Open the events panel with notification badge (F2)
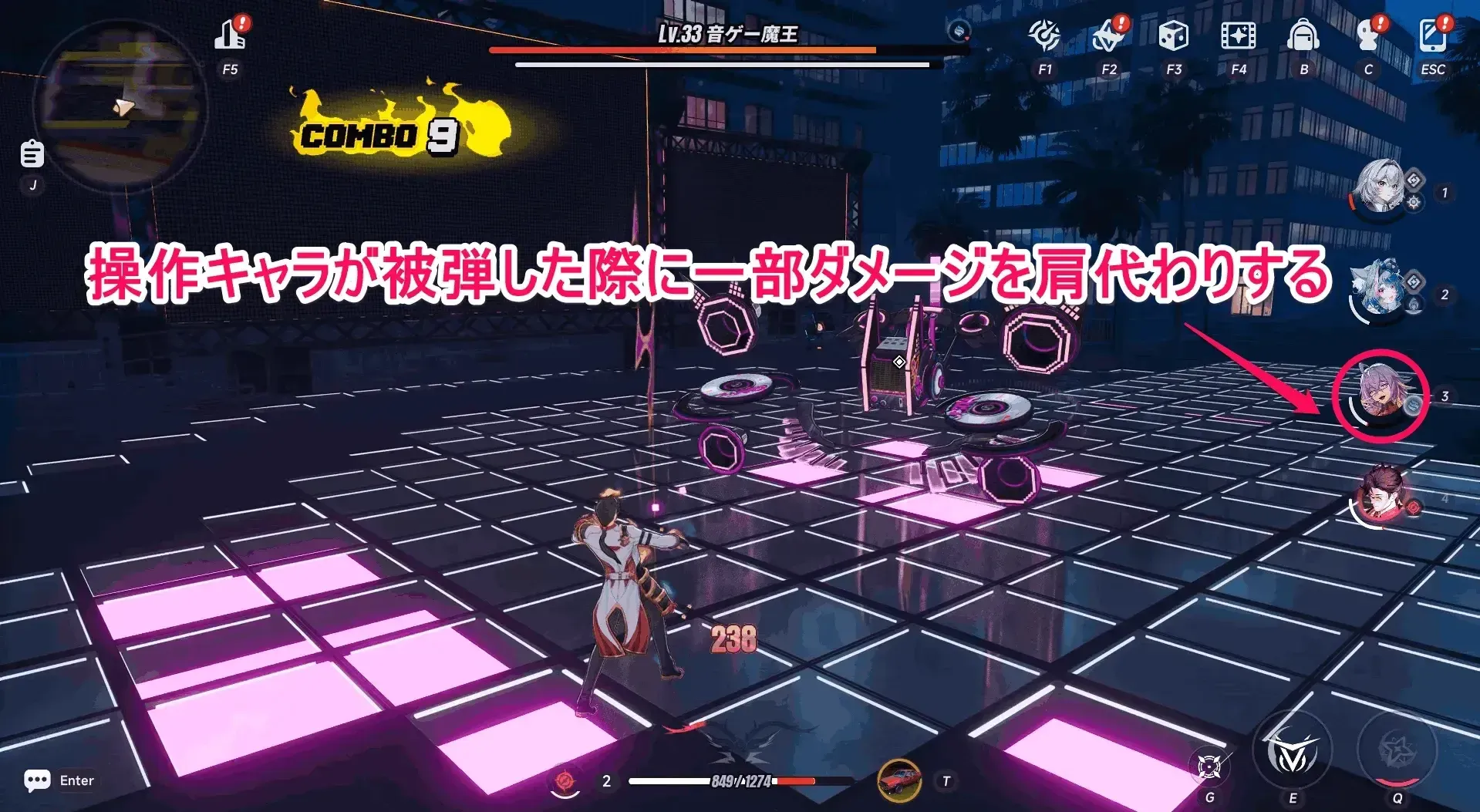The width and height of the screenshot is (1480, 812). coord(1109,35)
